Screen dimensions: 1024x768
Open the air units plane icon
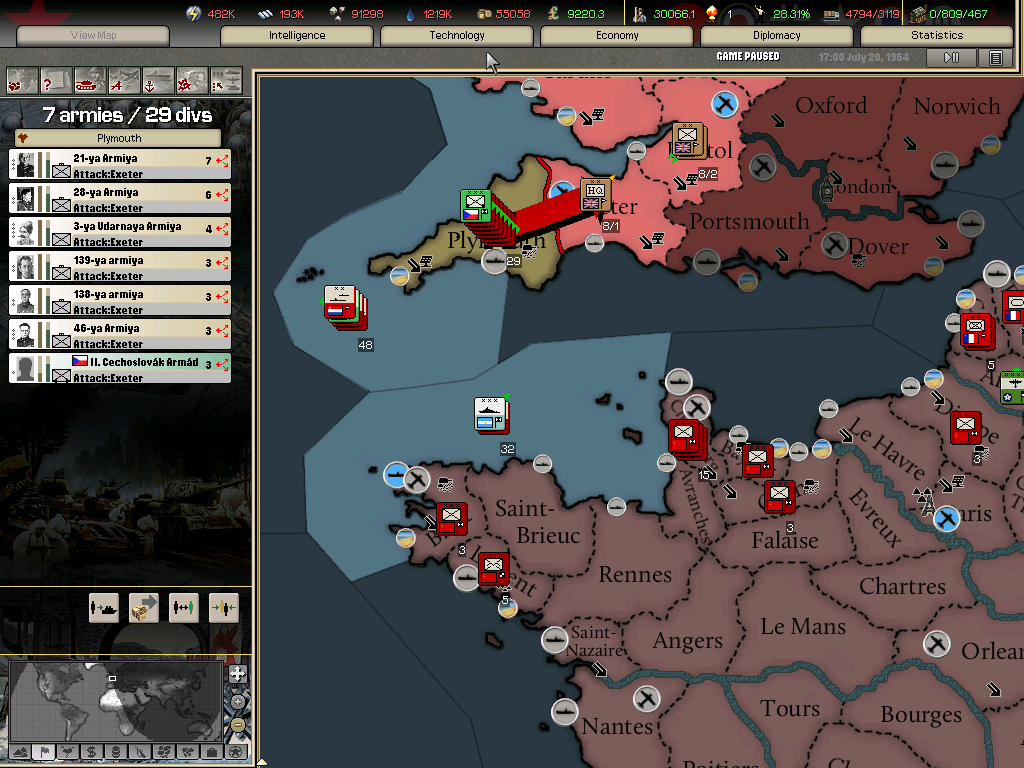click(124, 79)
